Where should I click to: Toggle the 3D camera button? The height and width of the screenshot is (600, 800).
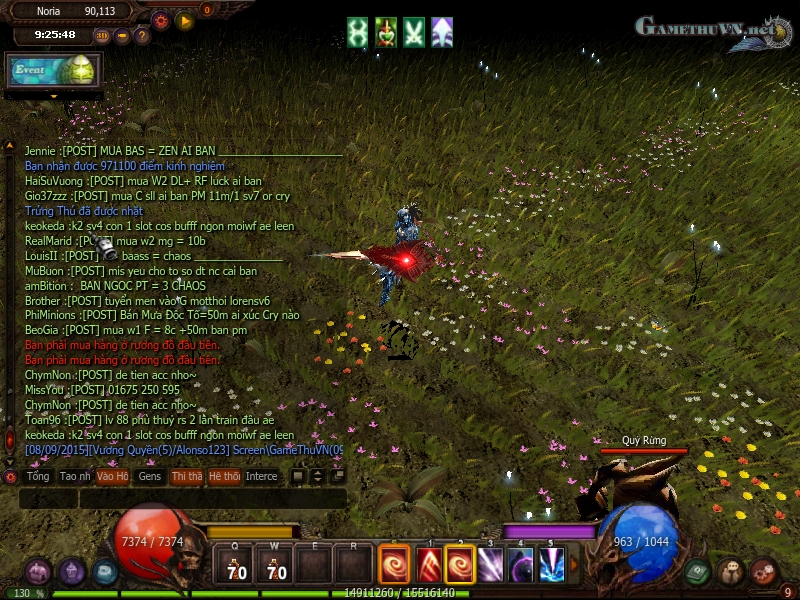tap(103, 36)
